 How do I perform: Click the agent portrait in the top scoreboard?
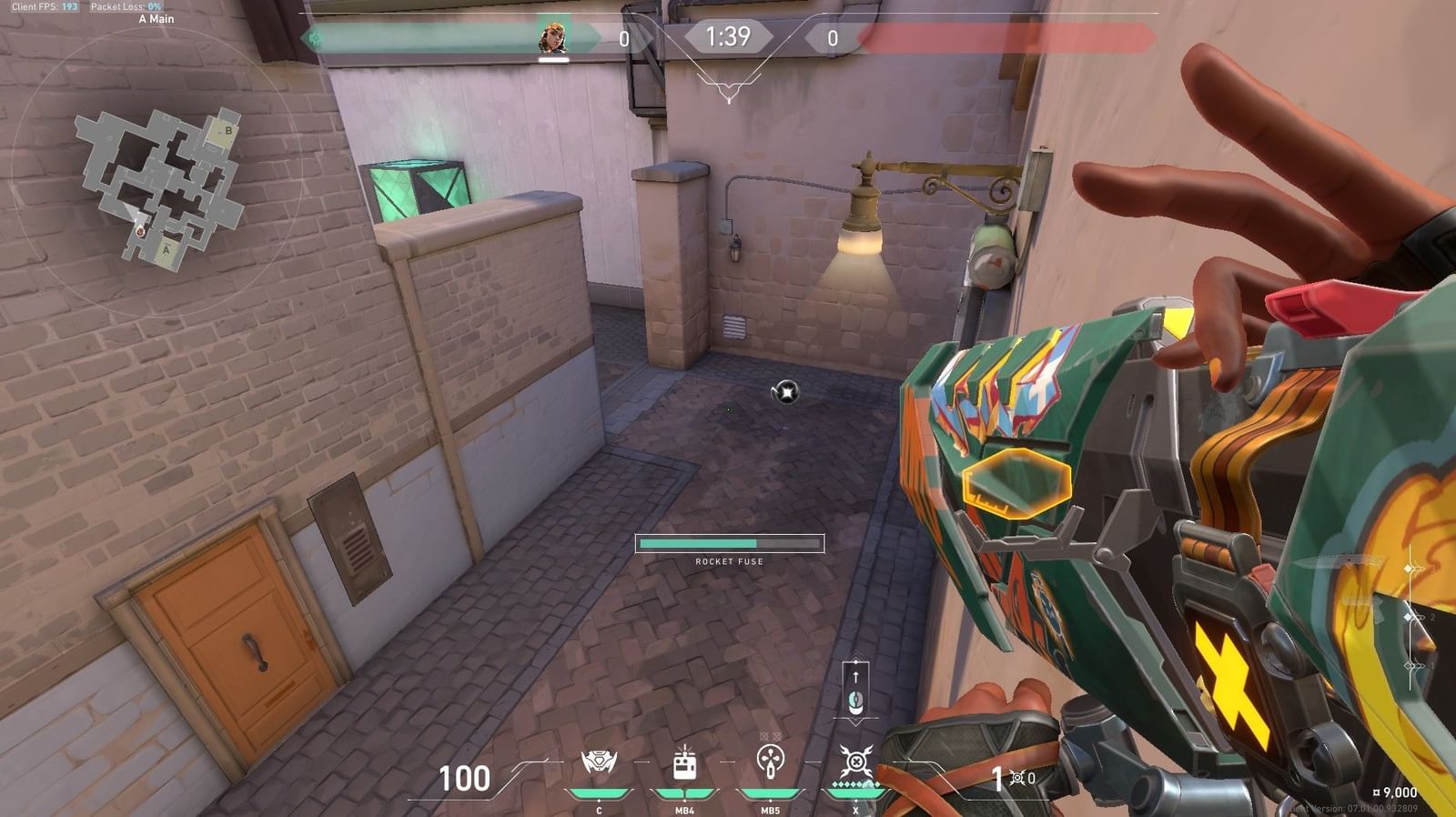(552, 38)
